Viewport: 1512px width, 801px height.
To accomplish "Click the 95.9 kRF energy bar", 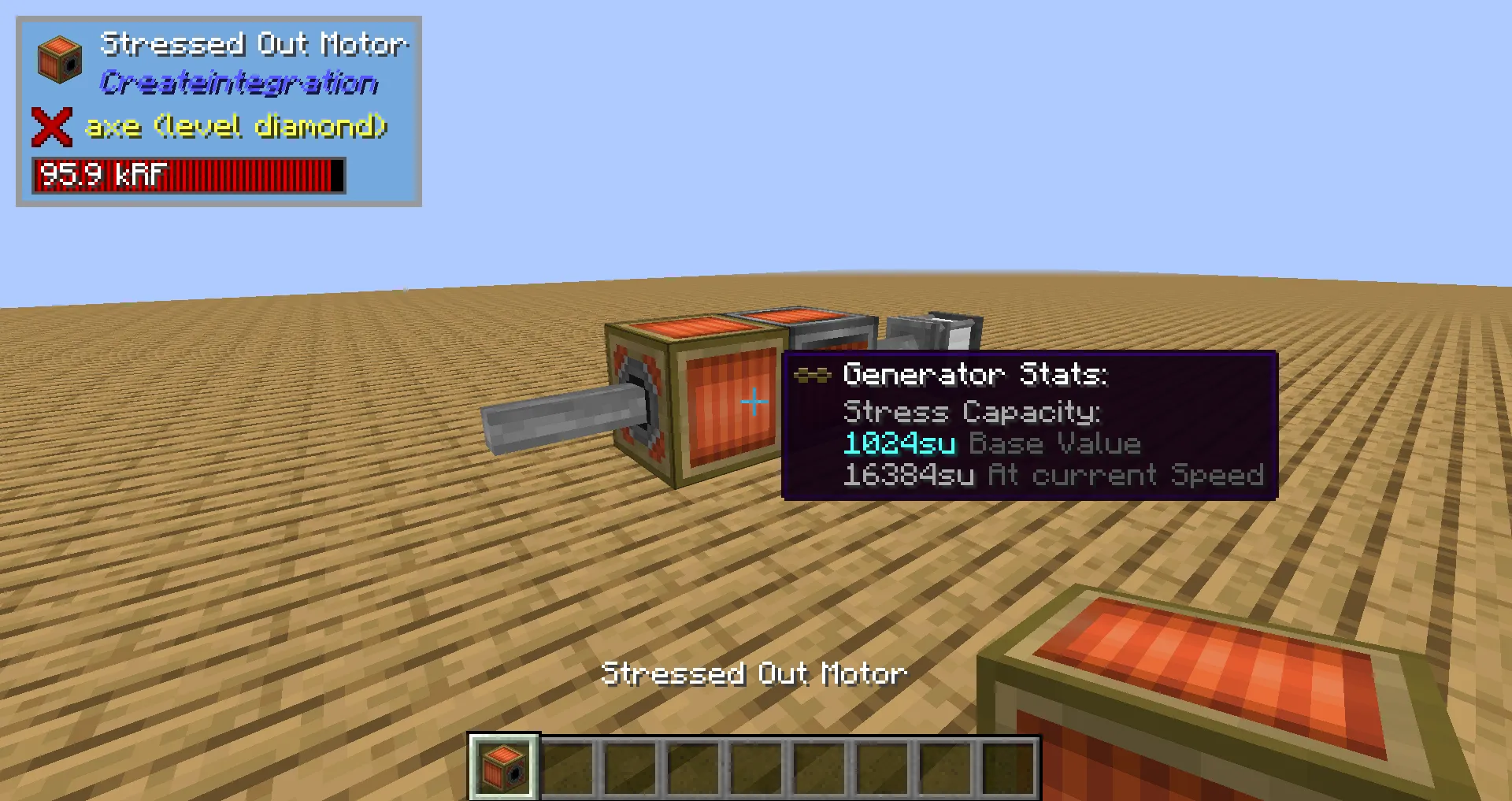I will pyautogui.click(x=187, y=175).
